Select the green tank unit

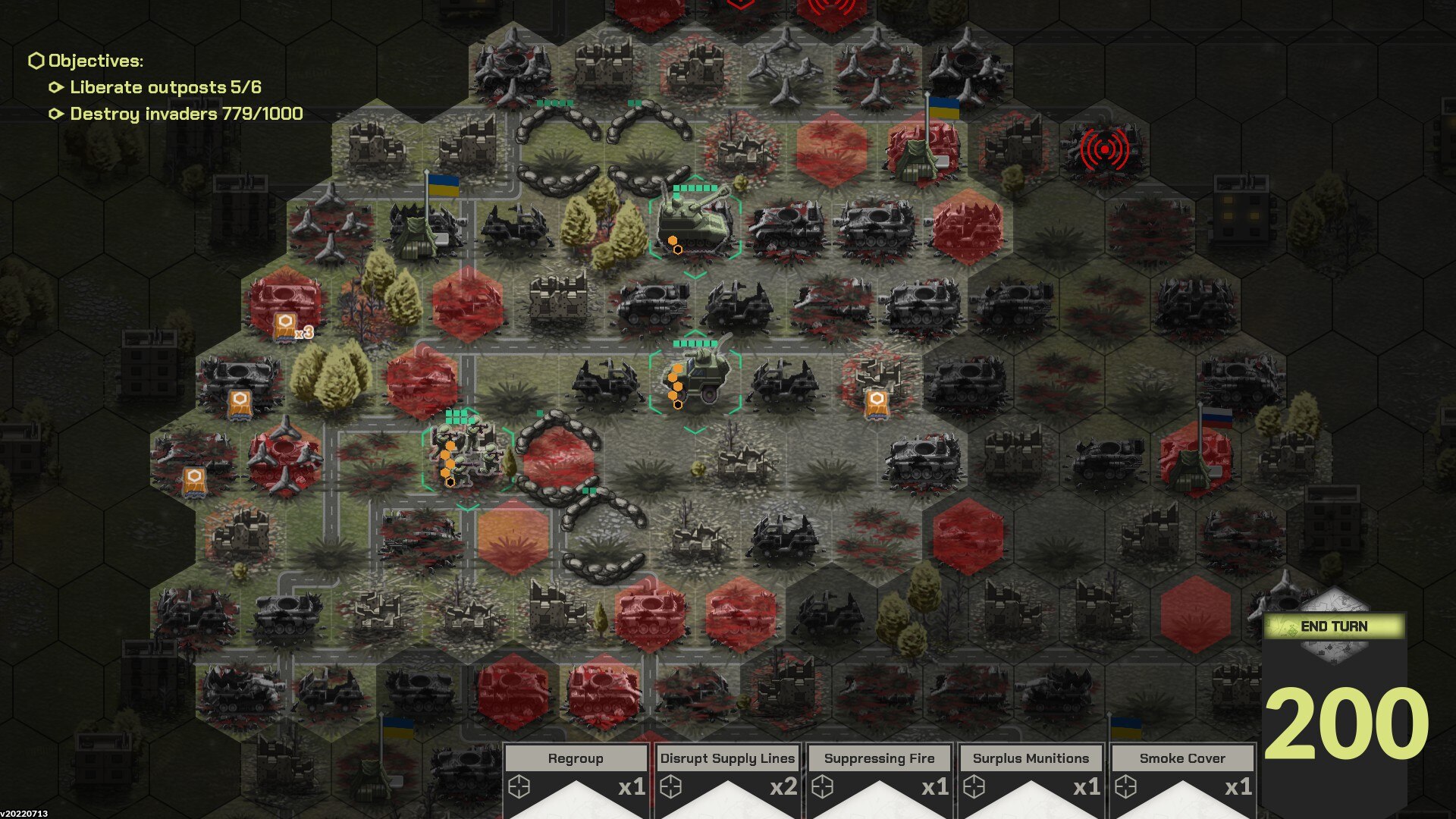(x=695, y=221)
